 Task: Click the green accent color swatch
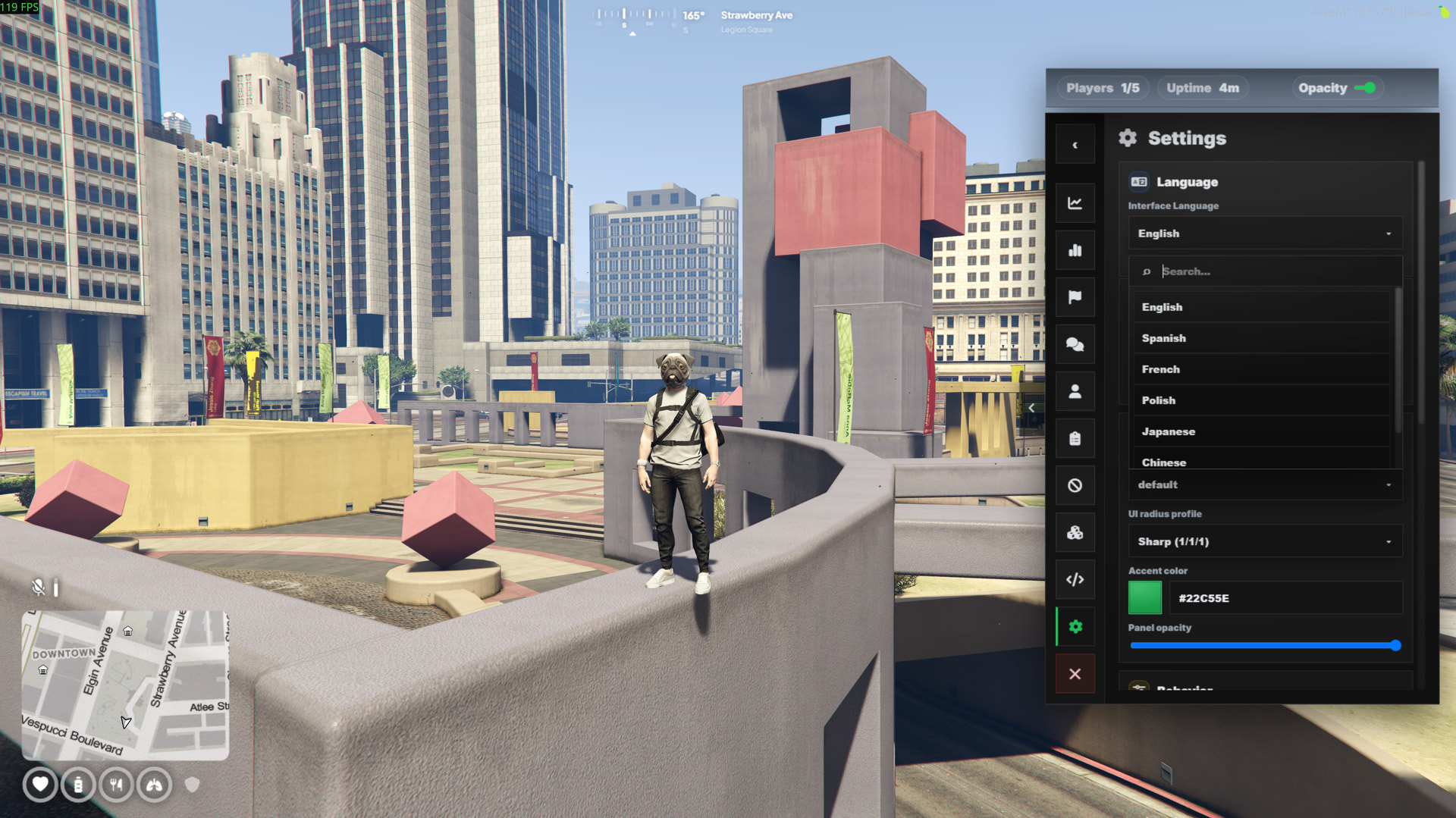[1144, 598]
